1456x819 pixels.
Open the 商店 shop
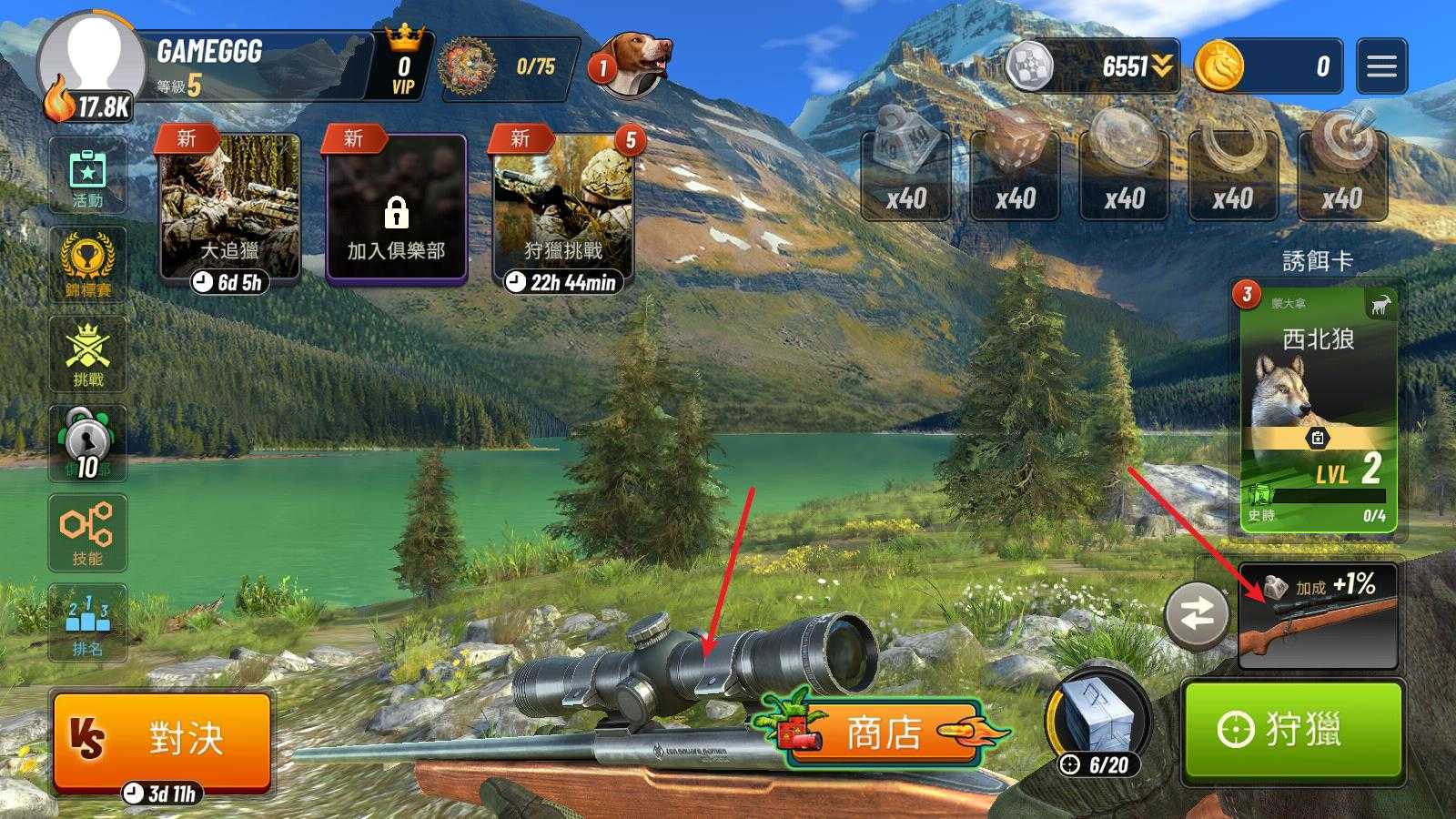[x=883, y=732]
